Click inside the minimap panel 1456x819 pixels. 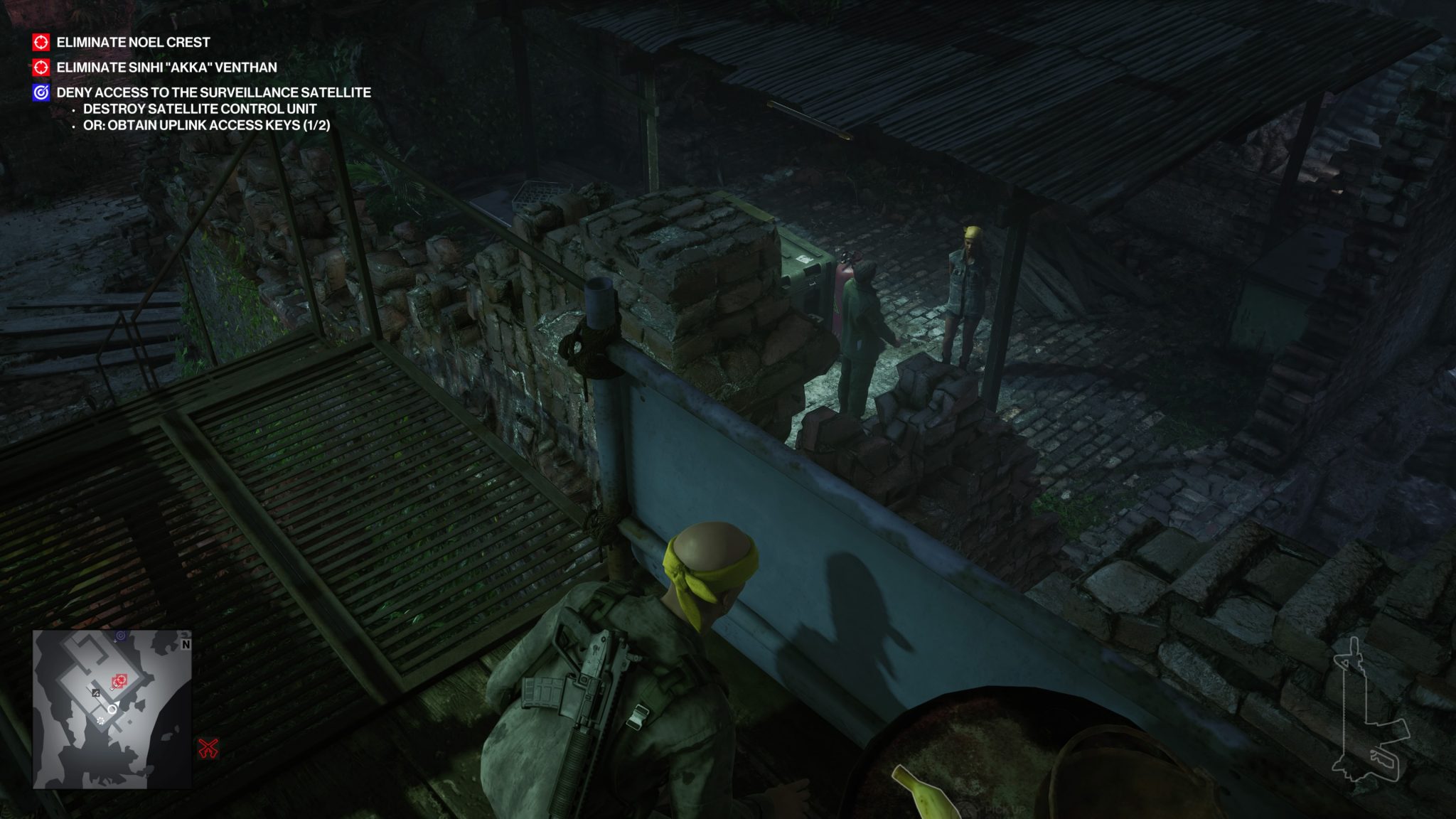(114, 711)
